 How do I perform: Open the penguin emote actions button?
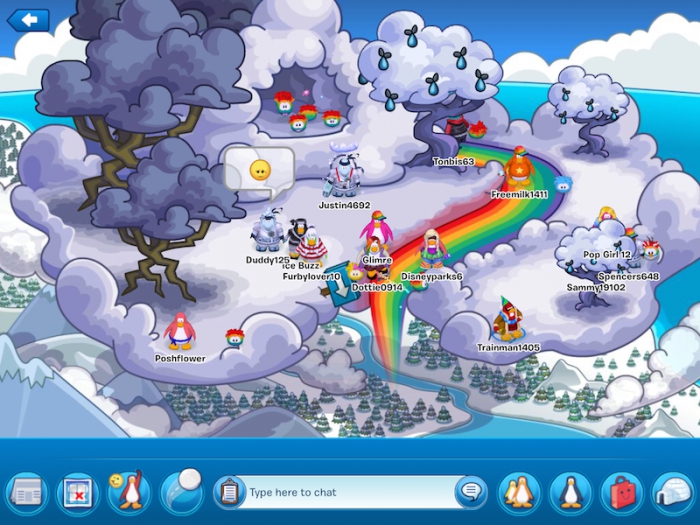click(129, 491)
